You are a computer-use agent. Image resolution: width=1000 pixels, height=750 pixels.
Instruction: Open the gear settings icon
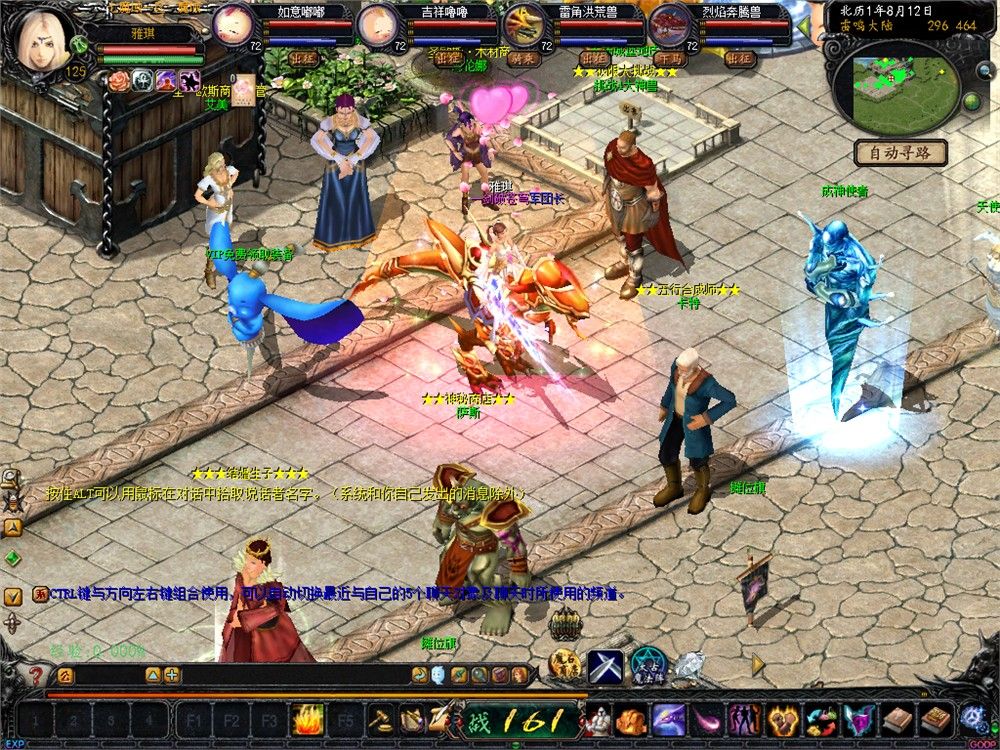pyautogui.click(x=973, y=719)
